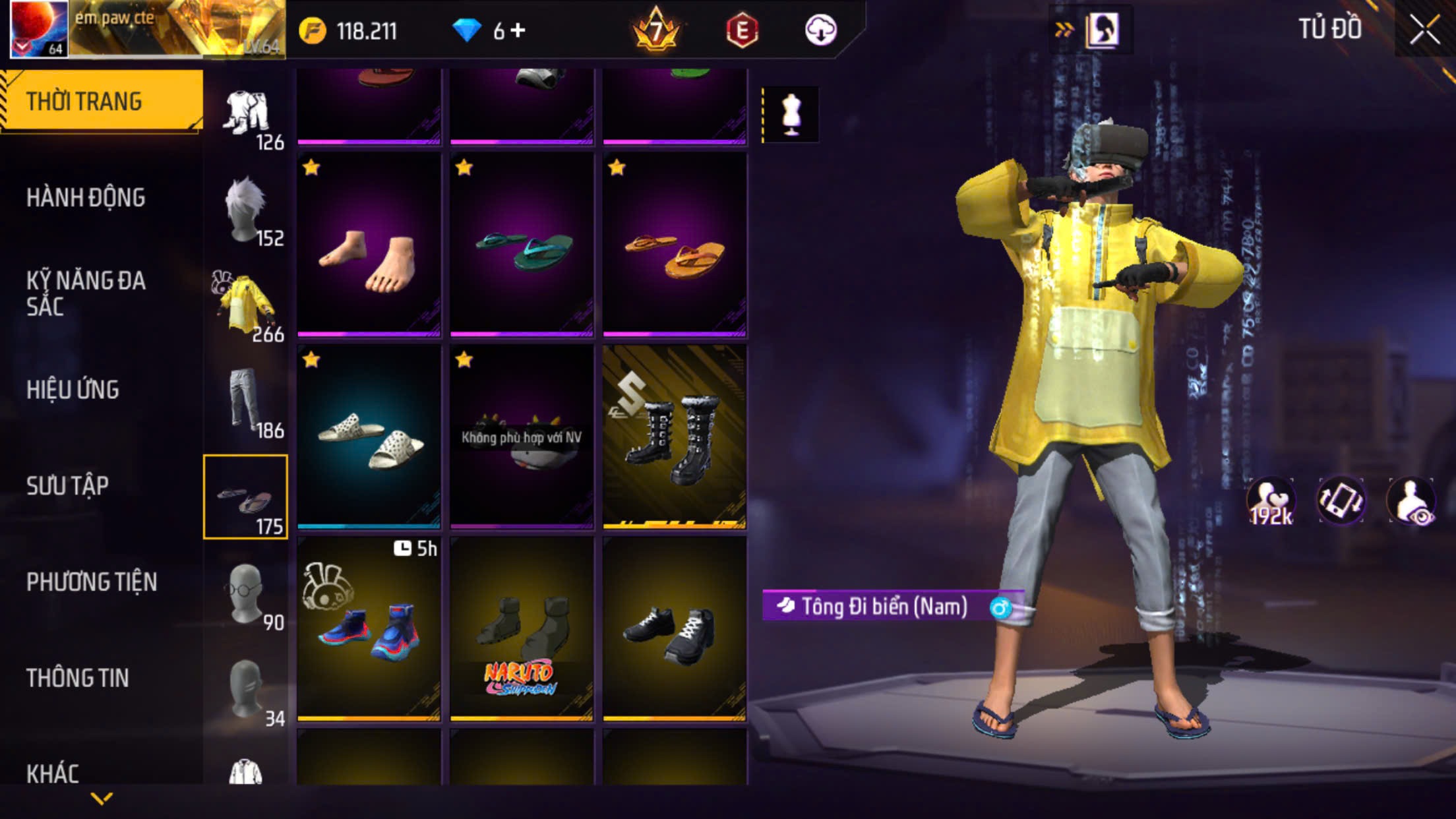Viewport: 1456px width, 819px height.
Task: Select the orange flip-flops
Action: coord(675,245)
